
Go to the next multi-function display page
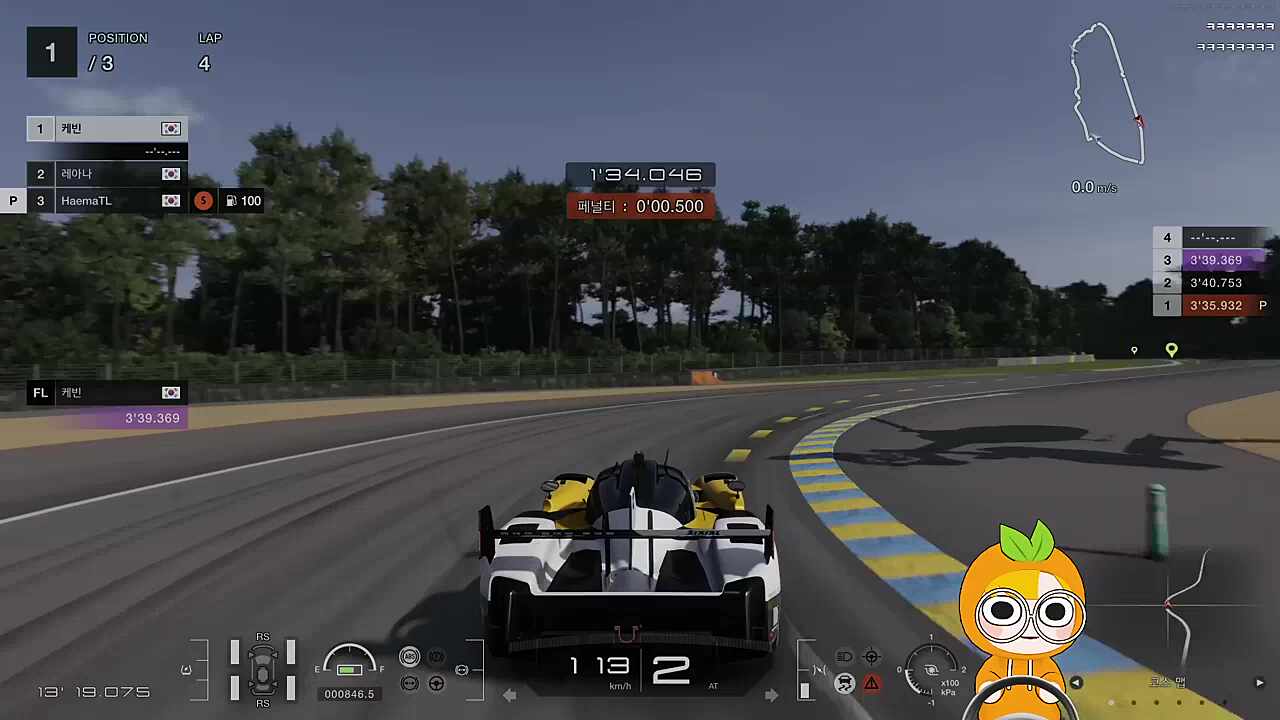(1259, 683)
